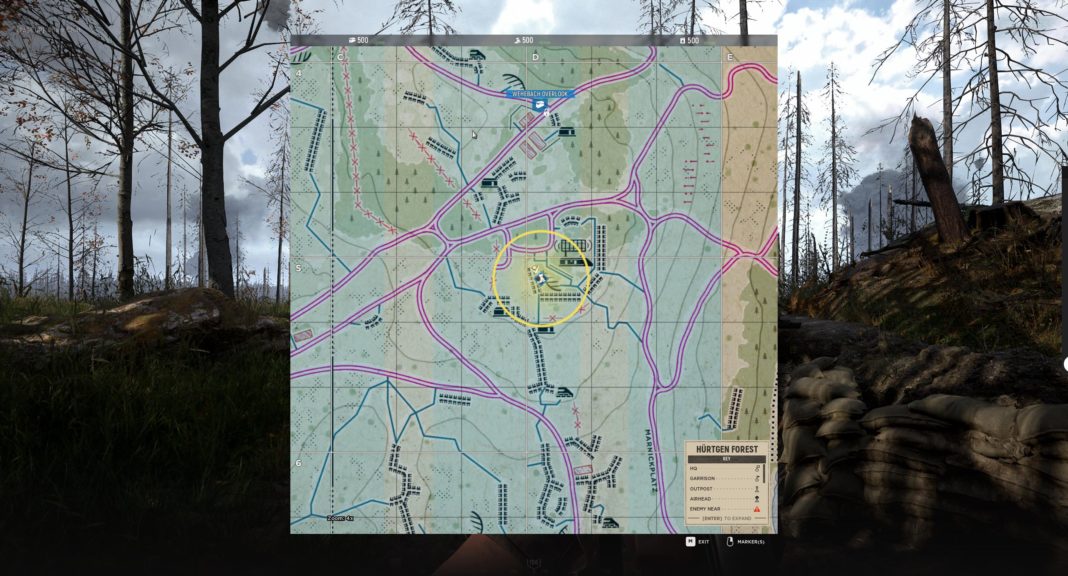Click the Exit label below the map
Screen dimensions: 1068x576
(x=704, y=542)
